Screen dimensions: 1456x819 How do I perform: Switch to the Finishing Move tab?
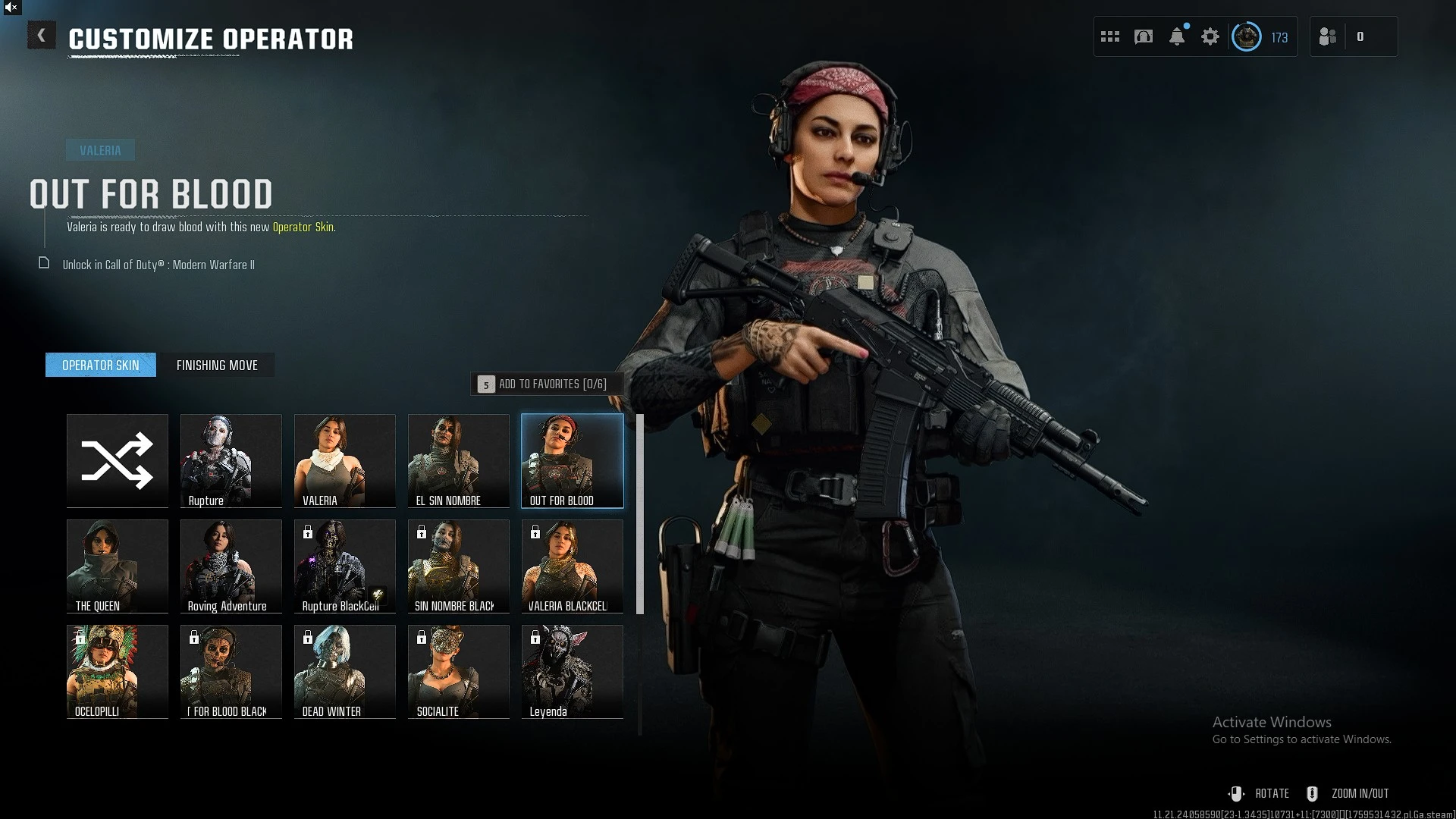pos(217,365)
